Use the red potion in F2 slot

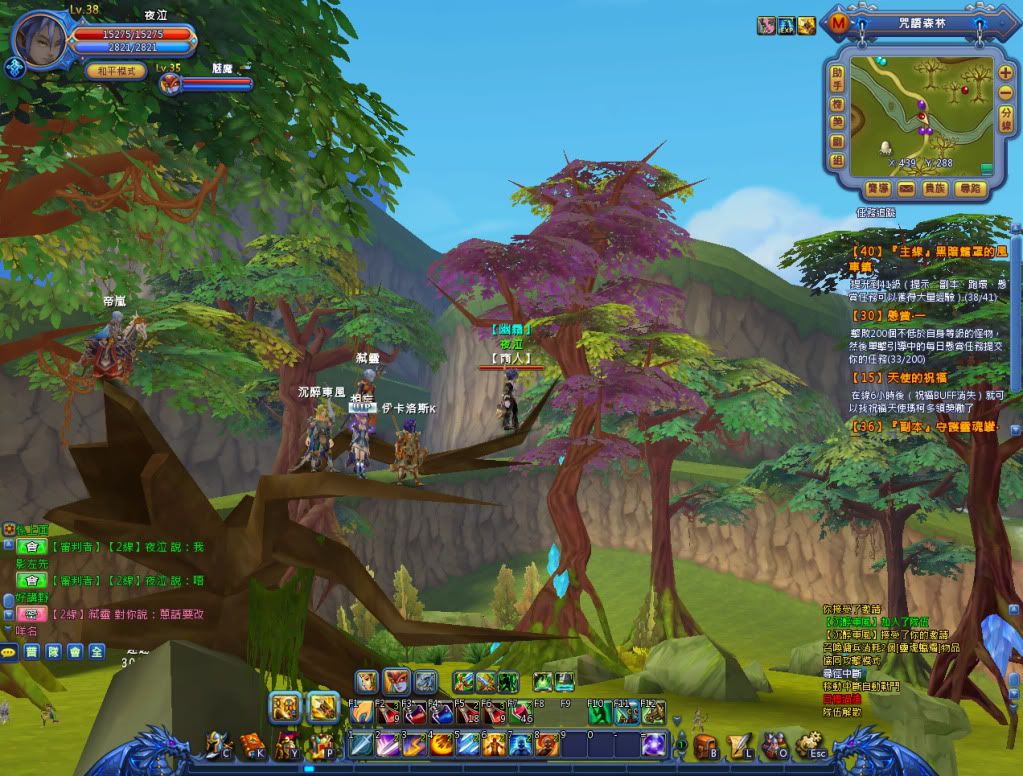coord(389,713)
